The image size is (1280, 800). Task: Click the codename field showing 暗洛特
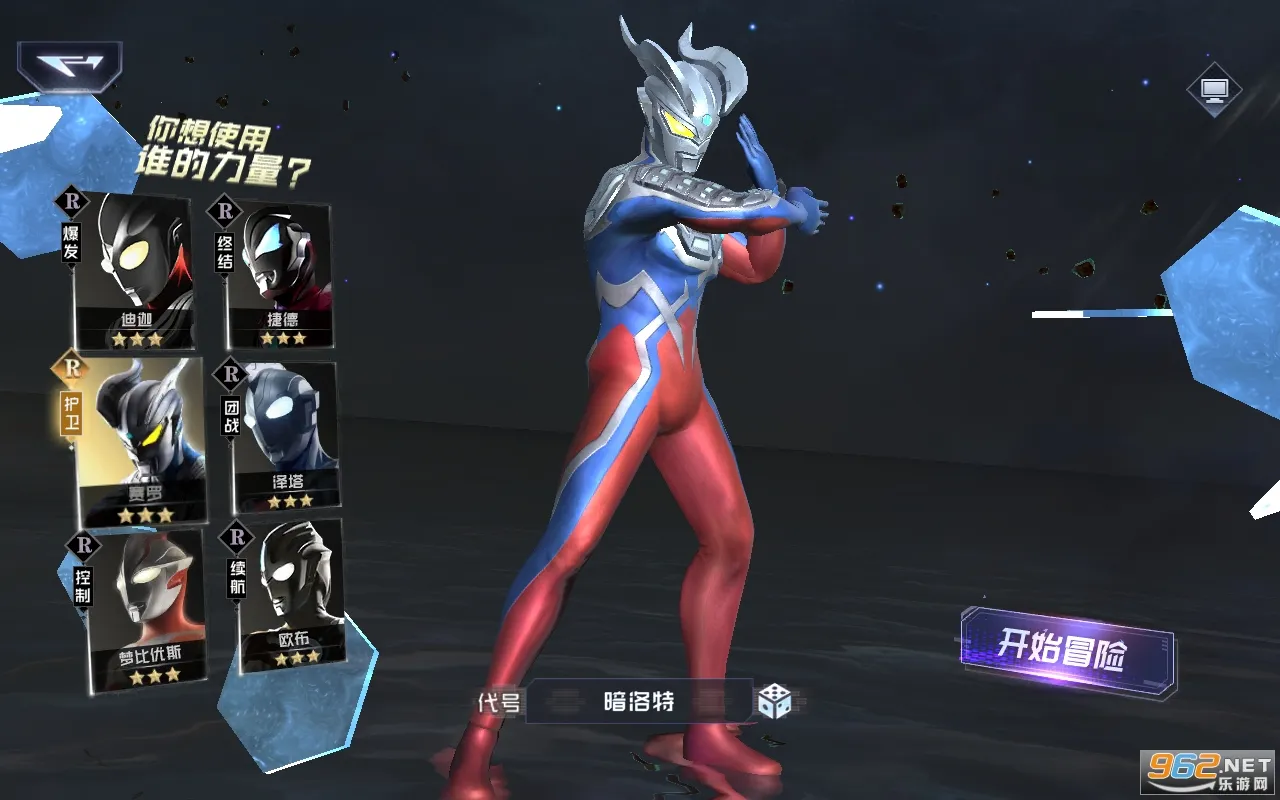click(640, 702)
